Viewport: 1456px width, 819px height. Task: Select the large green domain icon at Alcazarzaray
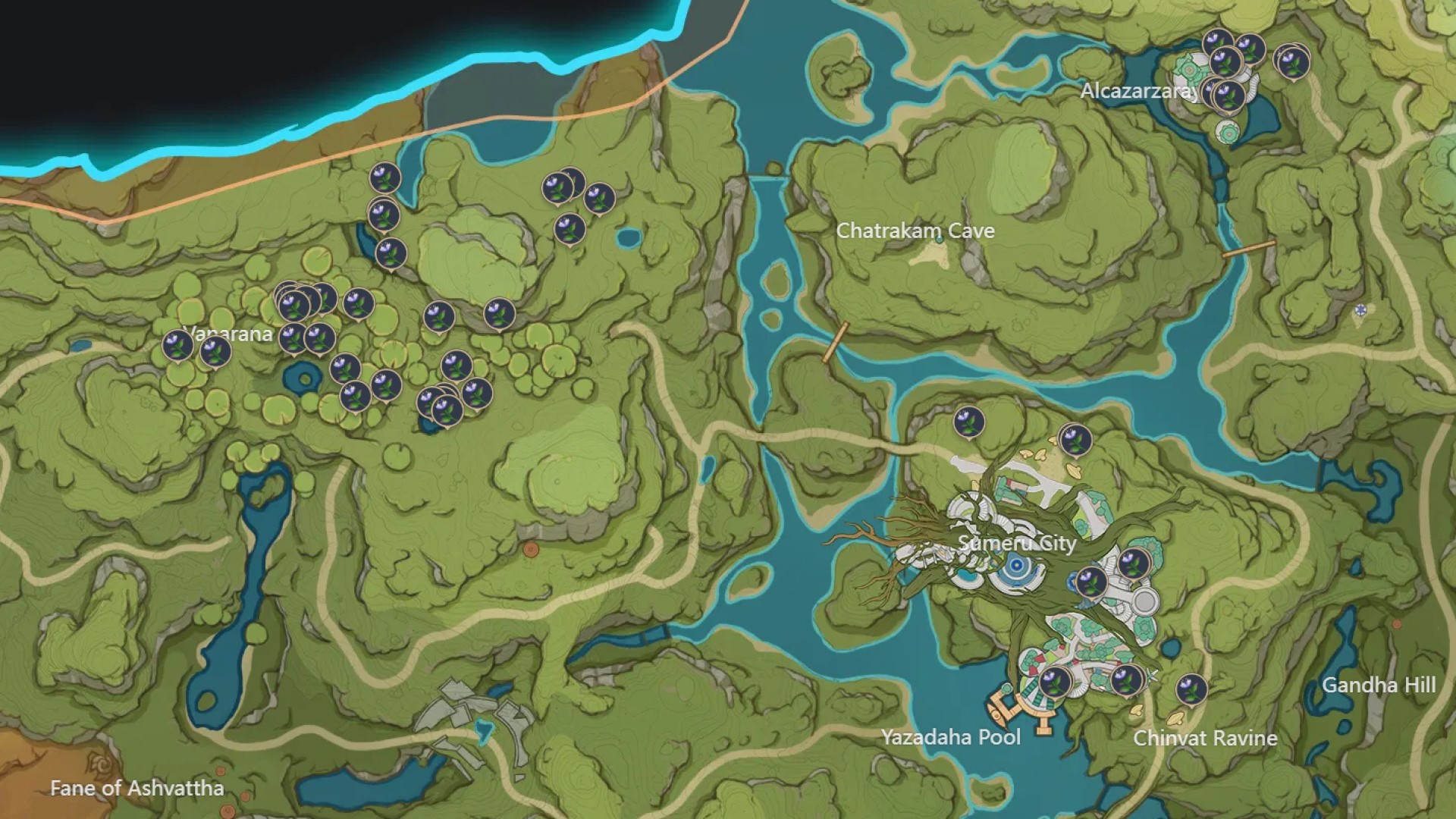[1189, 70]
